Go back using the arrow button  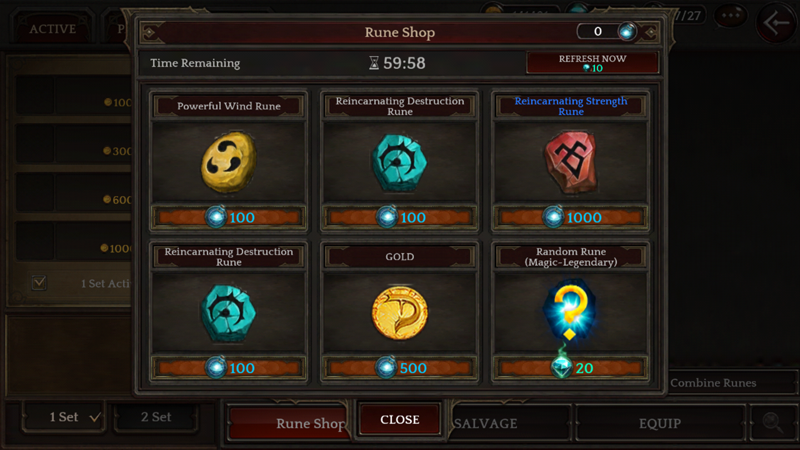(x=776, y=21)
